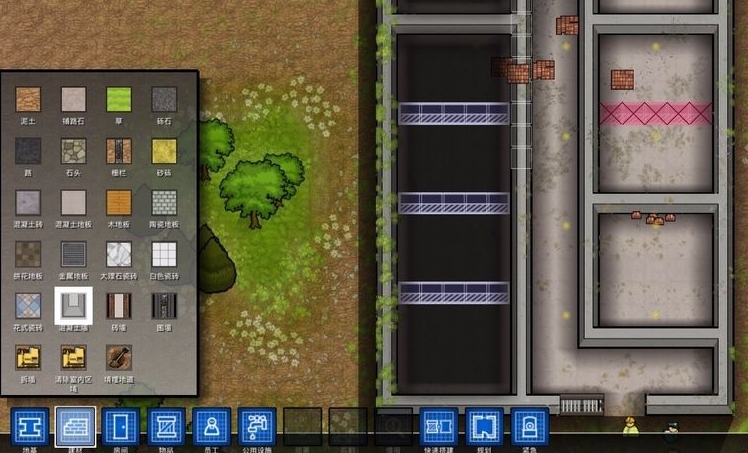748x453 pixels.
Task: Pick the ceramic floor (陶瓷地板) tile
Action: pos(164,203)
